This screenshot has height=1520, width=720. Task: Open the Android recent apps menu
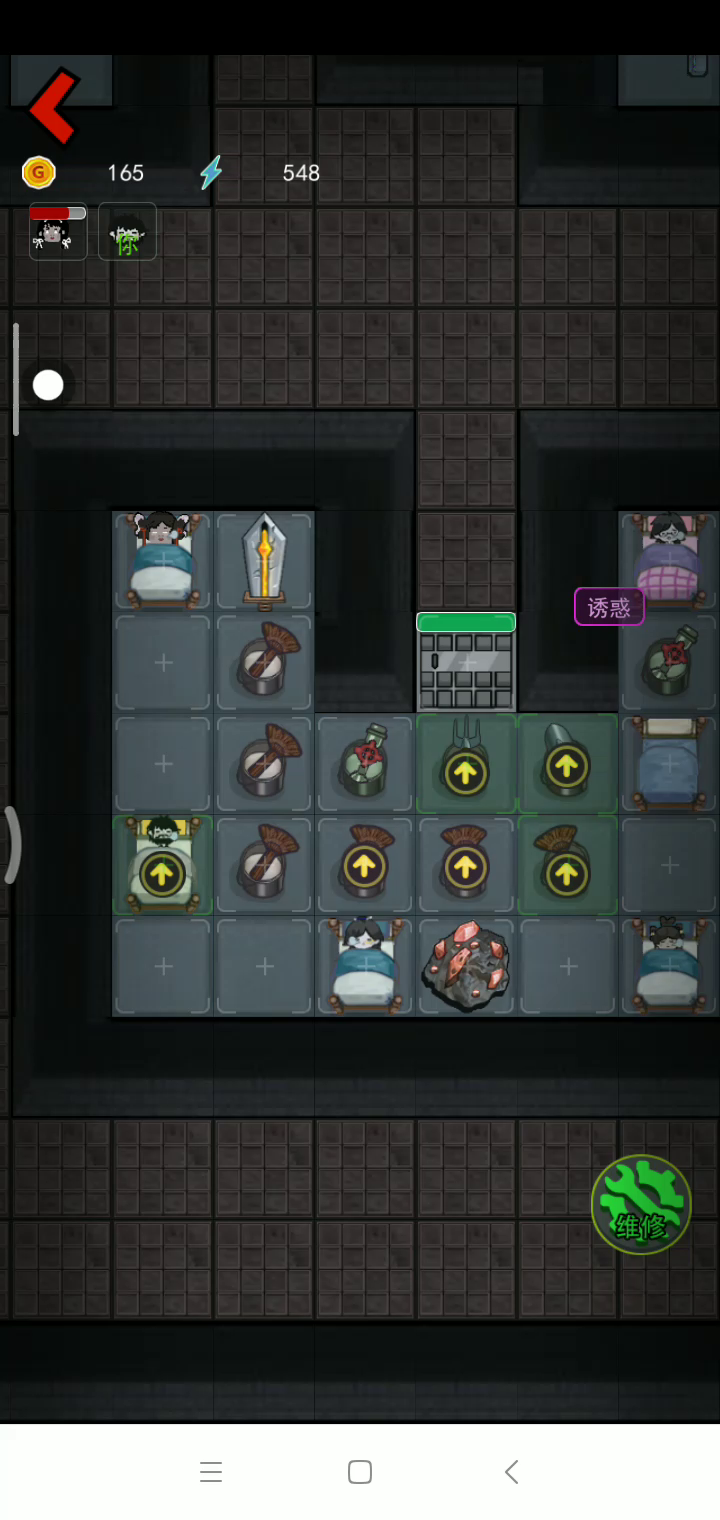coord(210,1472)
